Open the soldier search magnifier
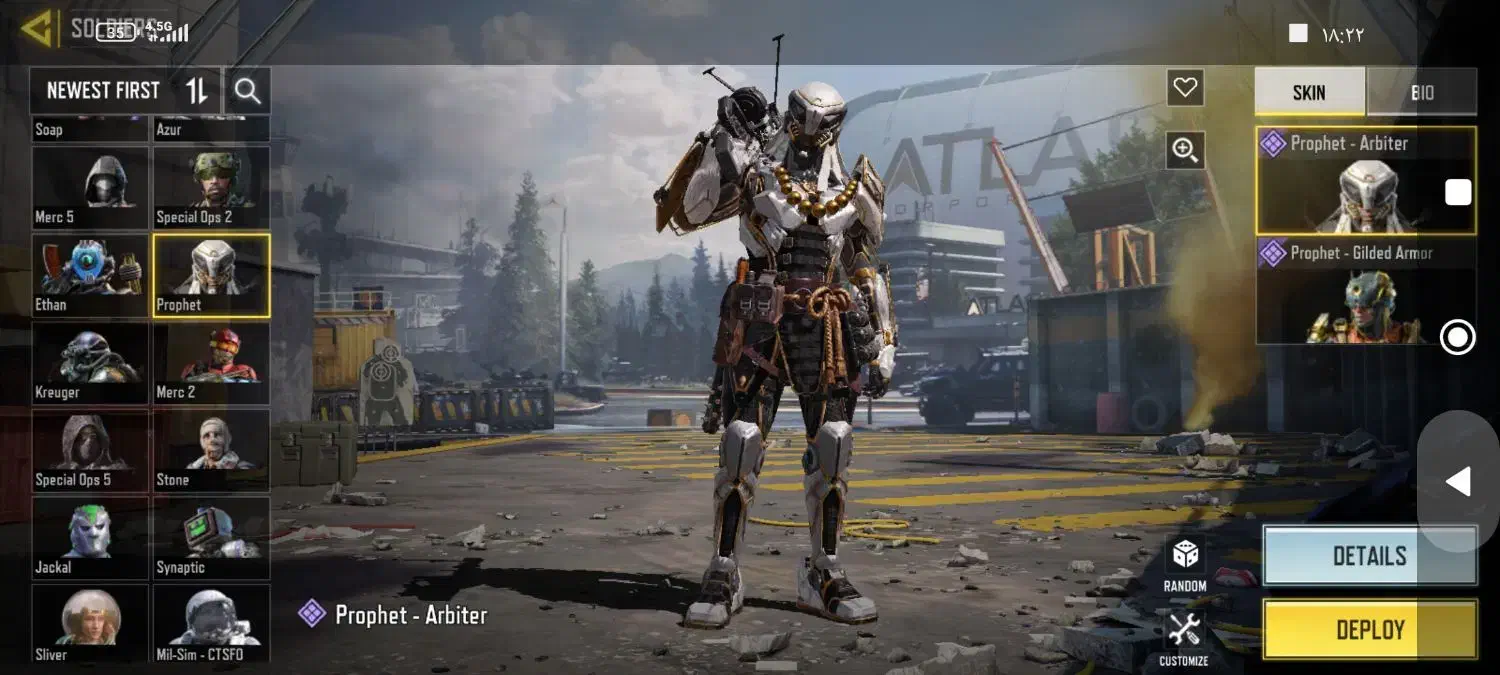 [247, 92]
